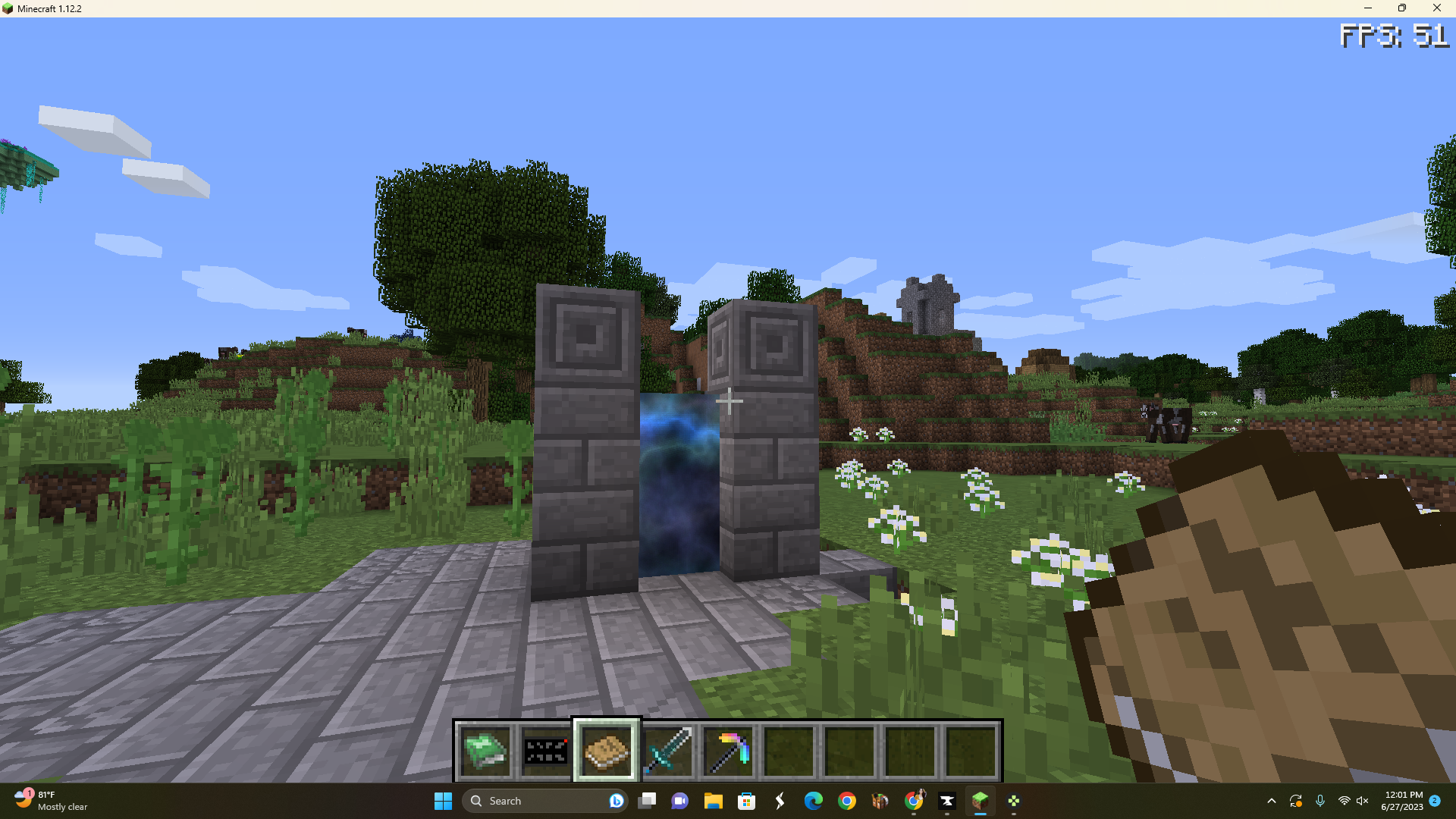Toggle Wi-Fi from the system tray icon
The width and height of the screenshot is (1456, 819).
[1341, 801]
